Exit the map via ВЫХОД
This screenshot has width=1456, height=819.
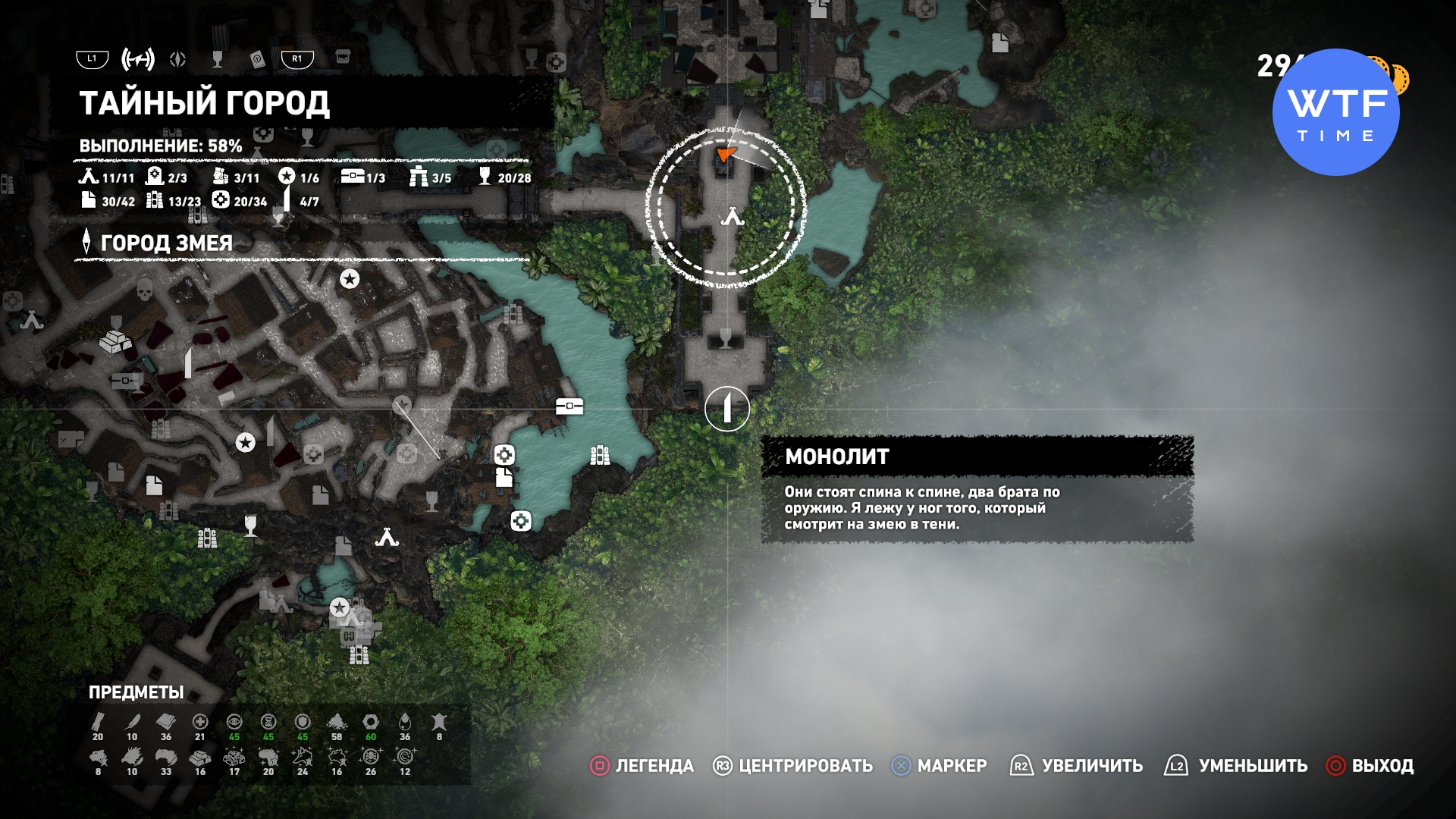click(x=1370, y=766)
